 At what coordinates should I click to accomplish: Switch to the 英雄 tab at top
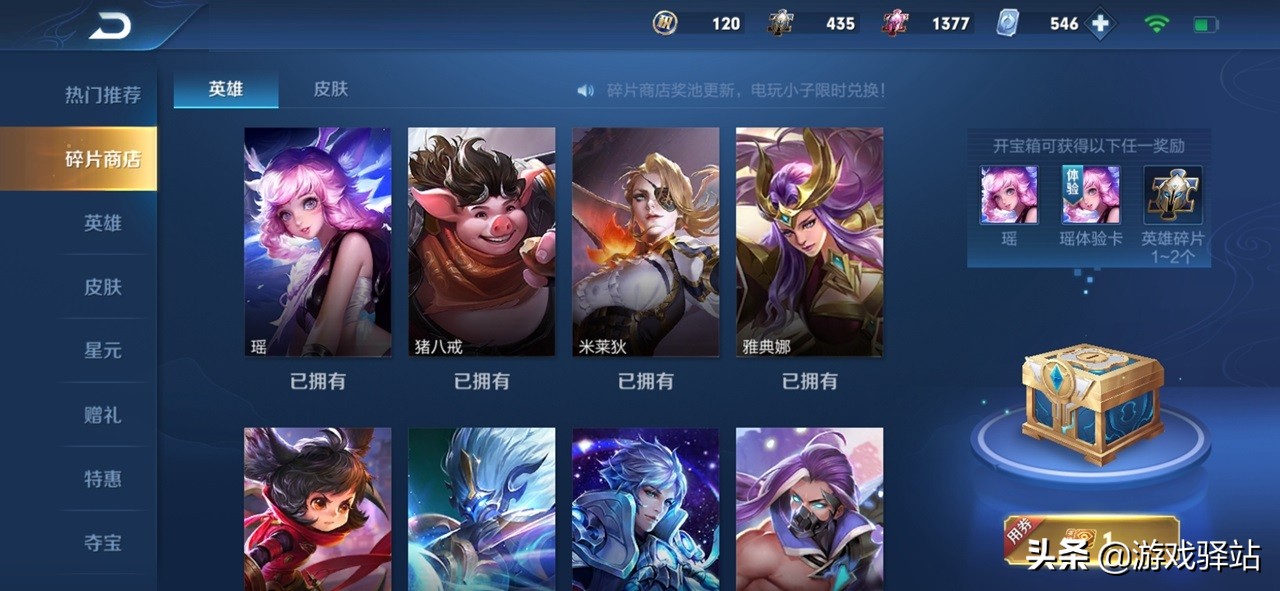click(226, 89)
